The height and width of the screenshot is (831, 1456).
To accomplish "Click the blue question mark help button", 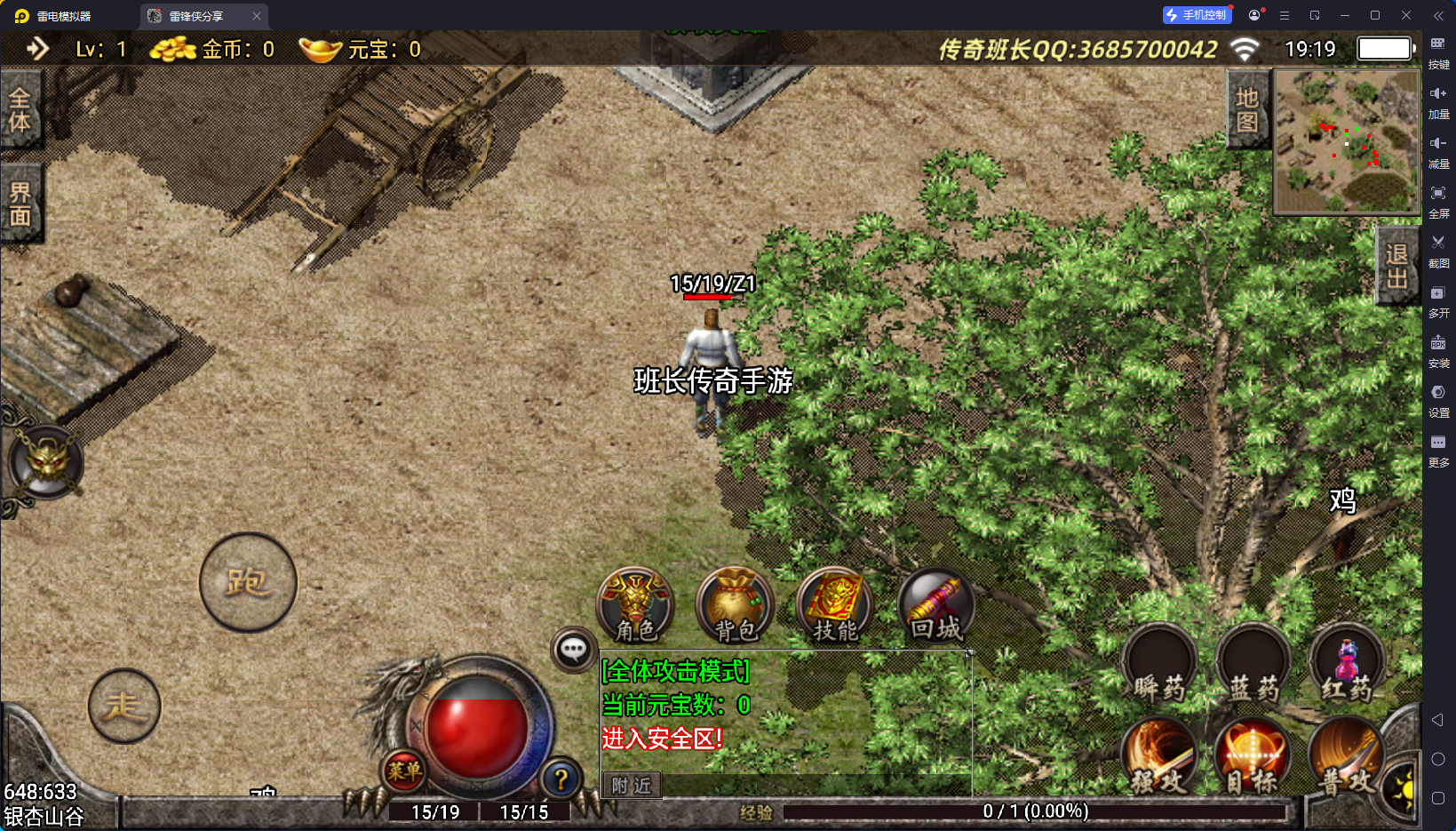I will 561,779.
